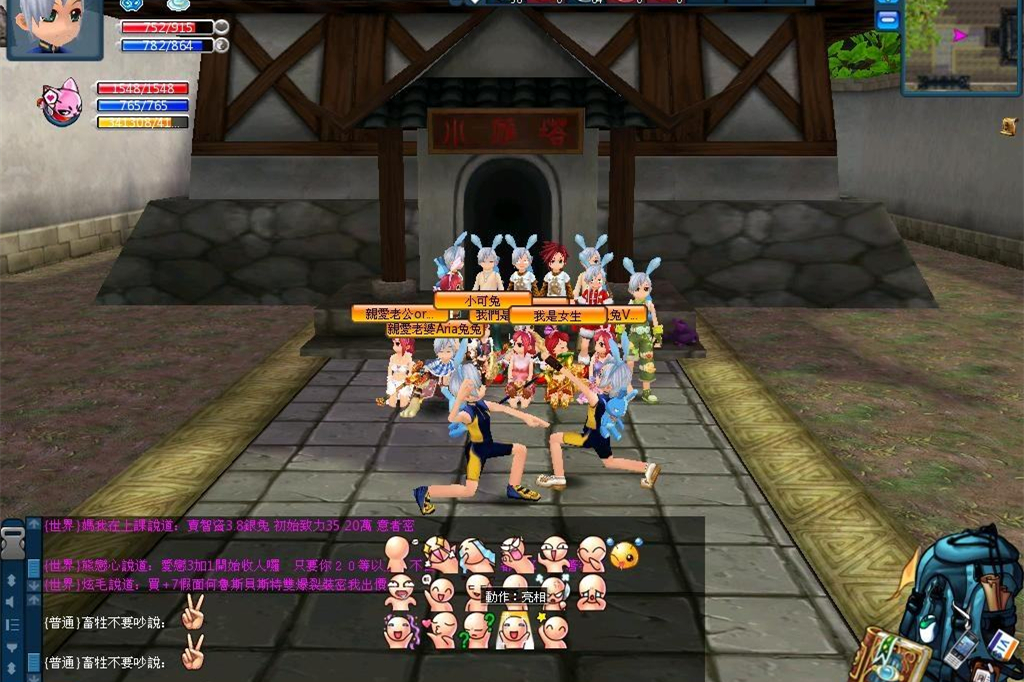The image size is (1024, 682).
Task: Use the yellow chick sweating emote
Action: 625,553
